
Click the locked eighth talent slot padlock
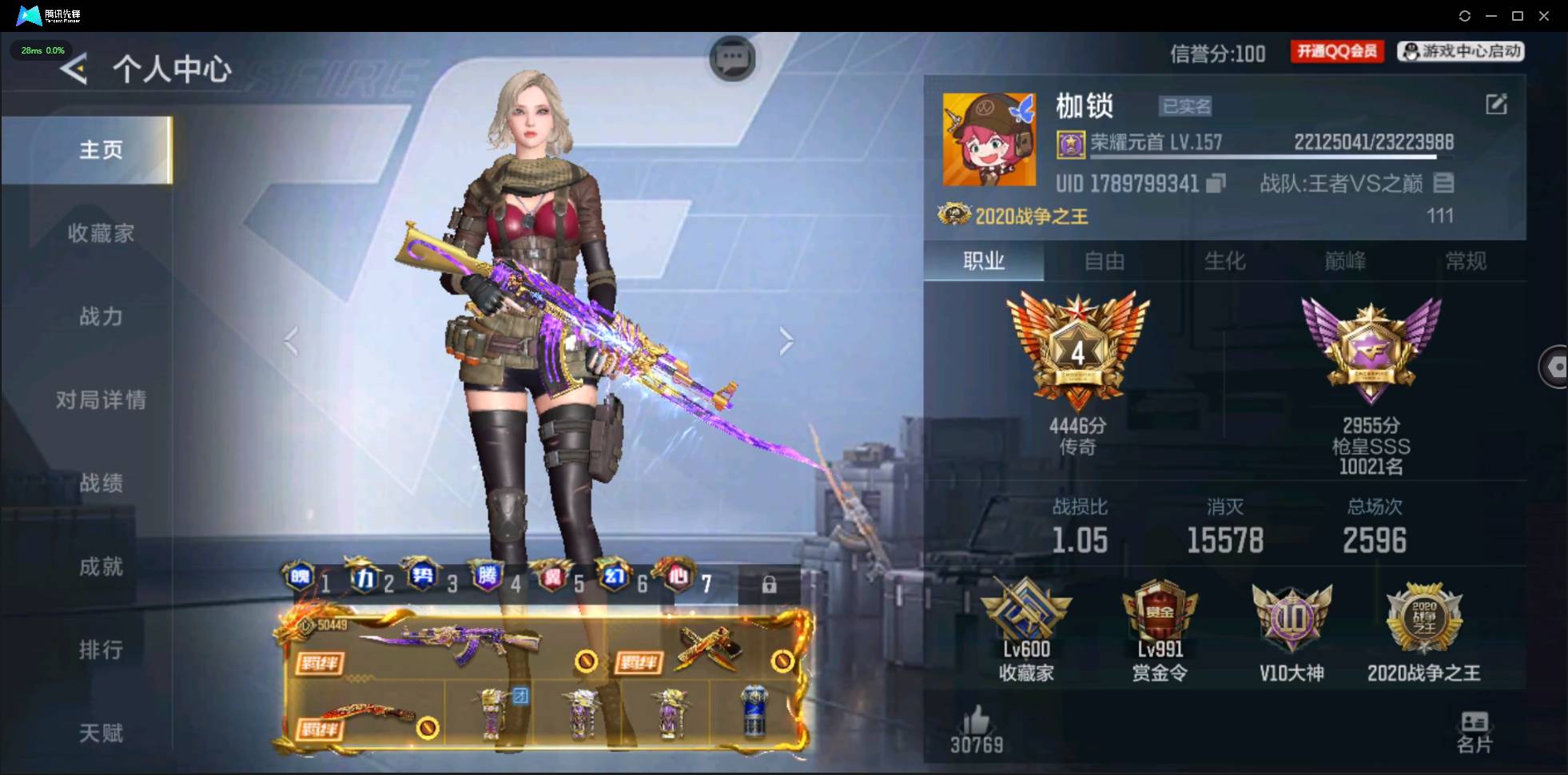pos(770,585)
